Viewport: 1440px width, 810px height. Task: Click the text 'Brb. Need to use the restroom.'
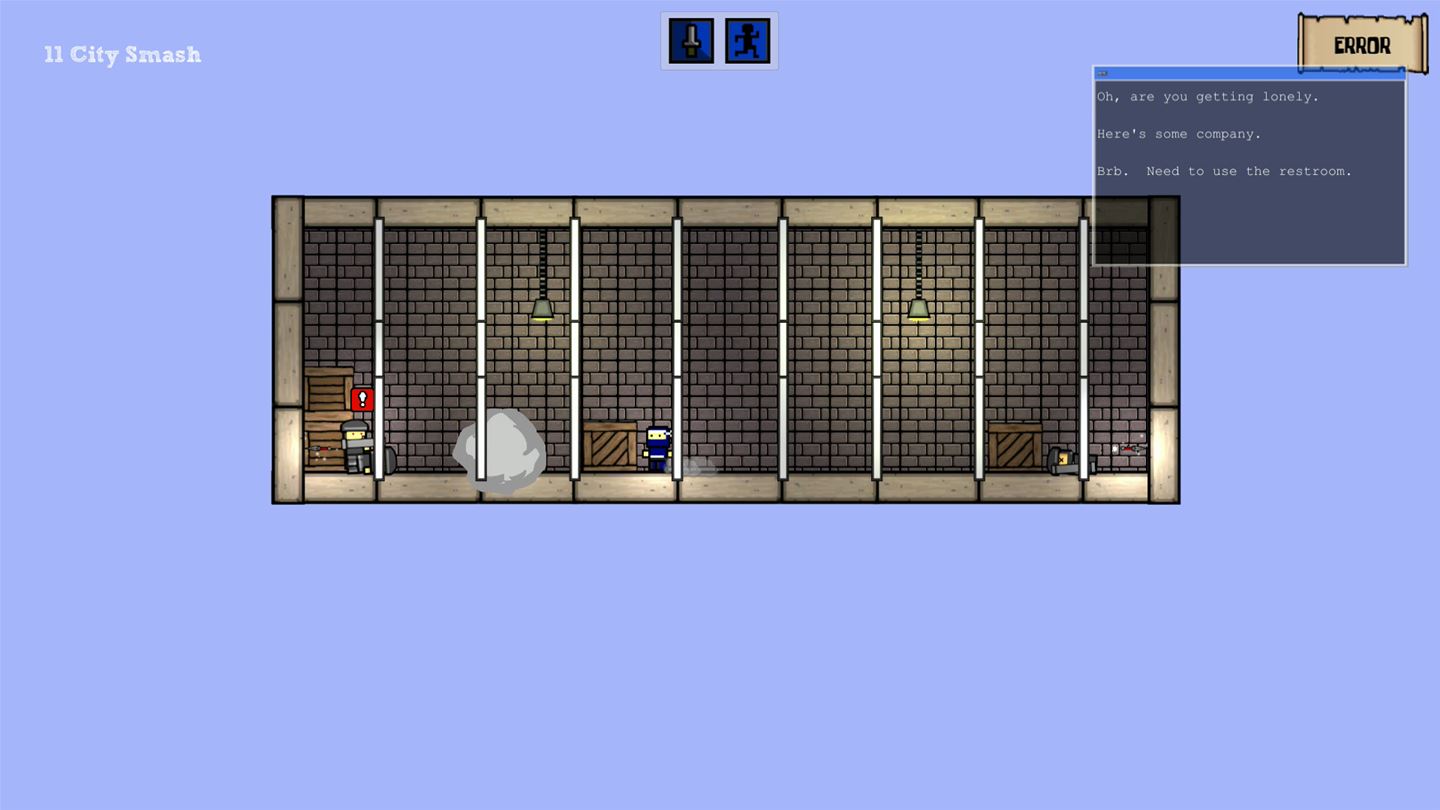pyautogui.click(x=1224, y=171)
